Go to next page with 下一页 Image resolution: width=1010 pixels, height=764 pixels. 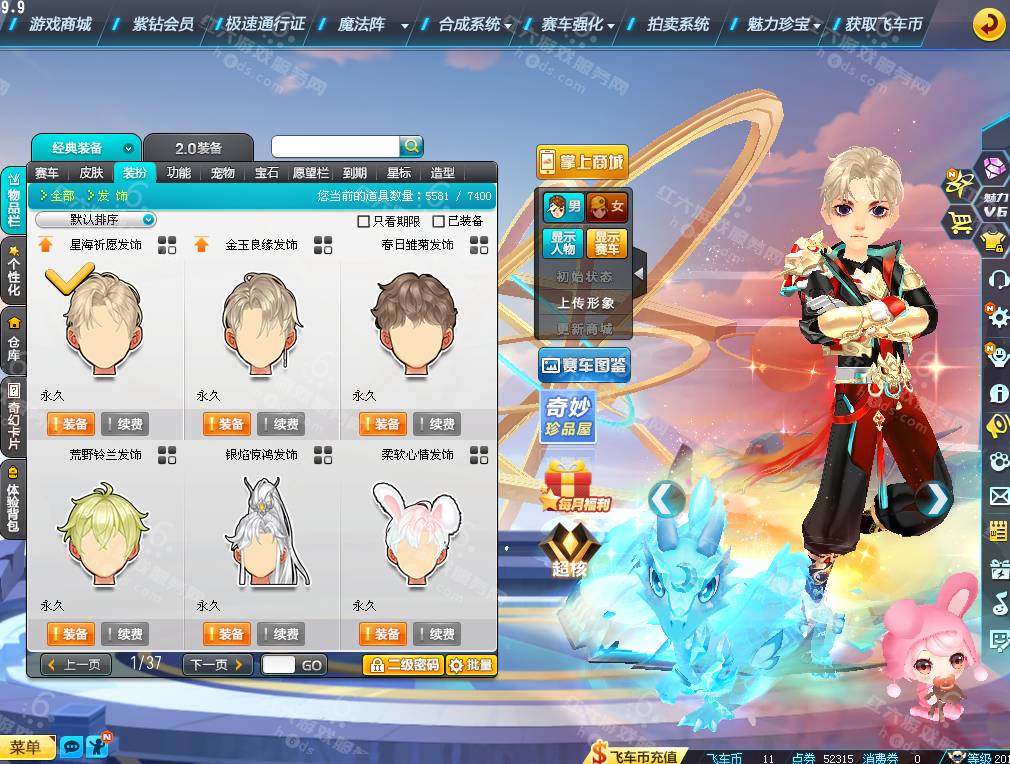[216, 665]
